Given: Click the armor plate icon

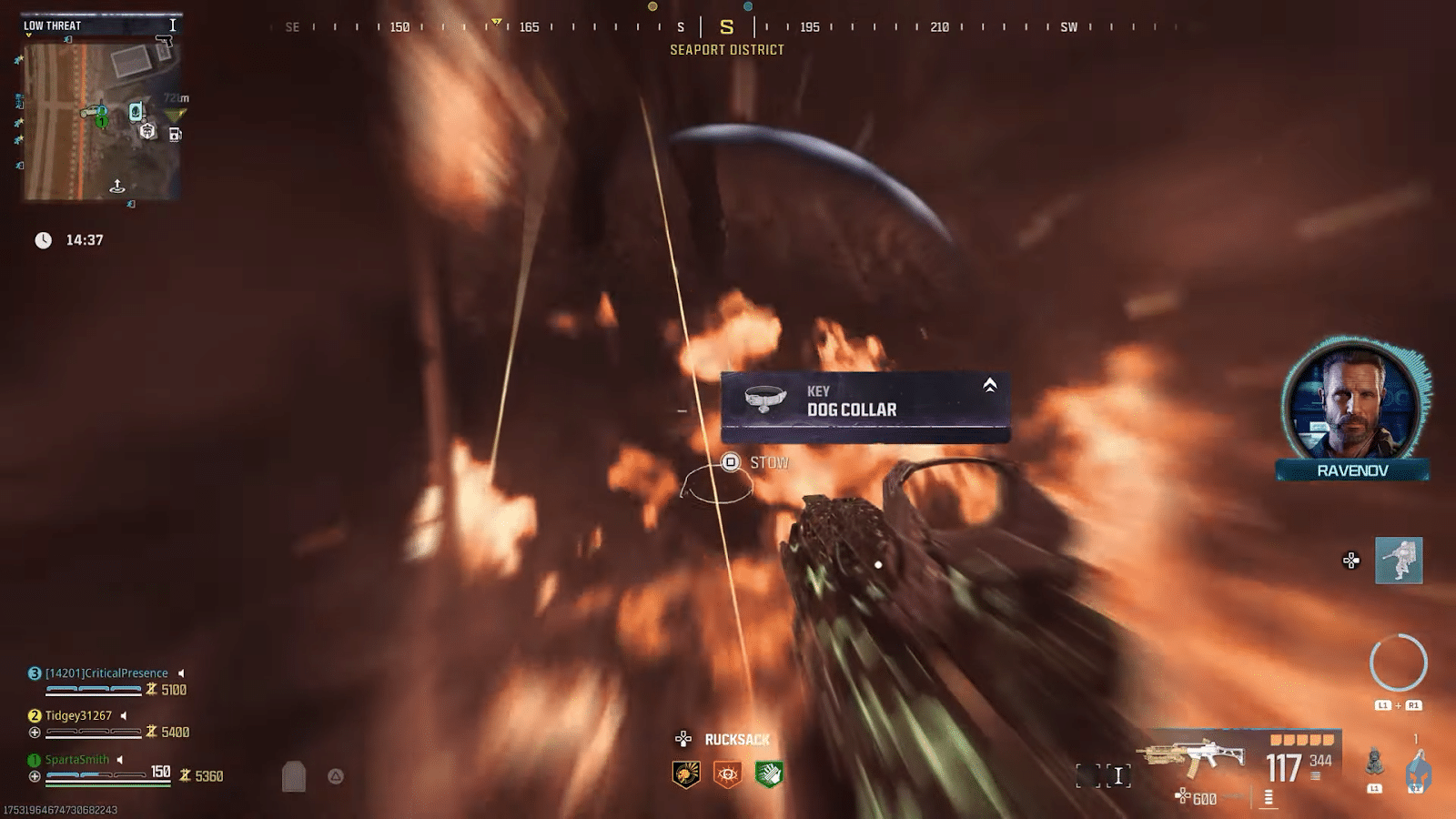Looking at the screenshot, I should tap(293, 776).
